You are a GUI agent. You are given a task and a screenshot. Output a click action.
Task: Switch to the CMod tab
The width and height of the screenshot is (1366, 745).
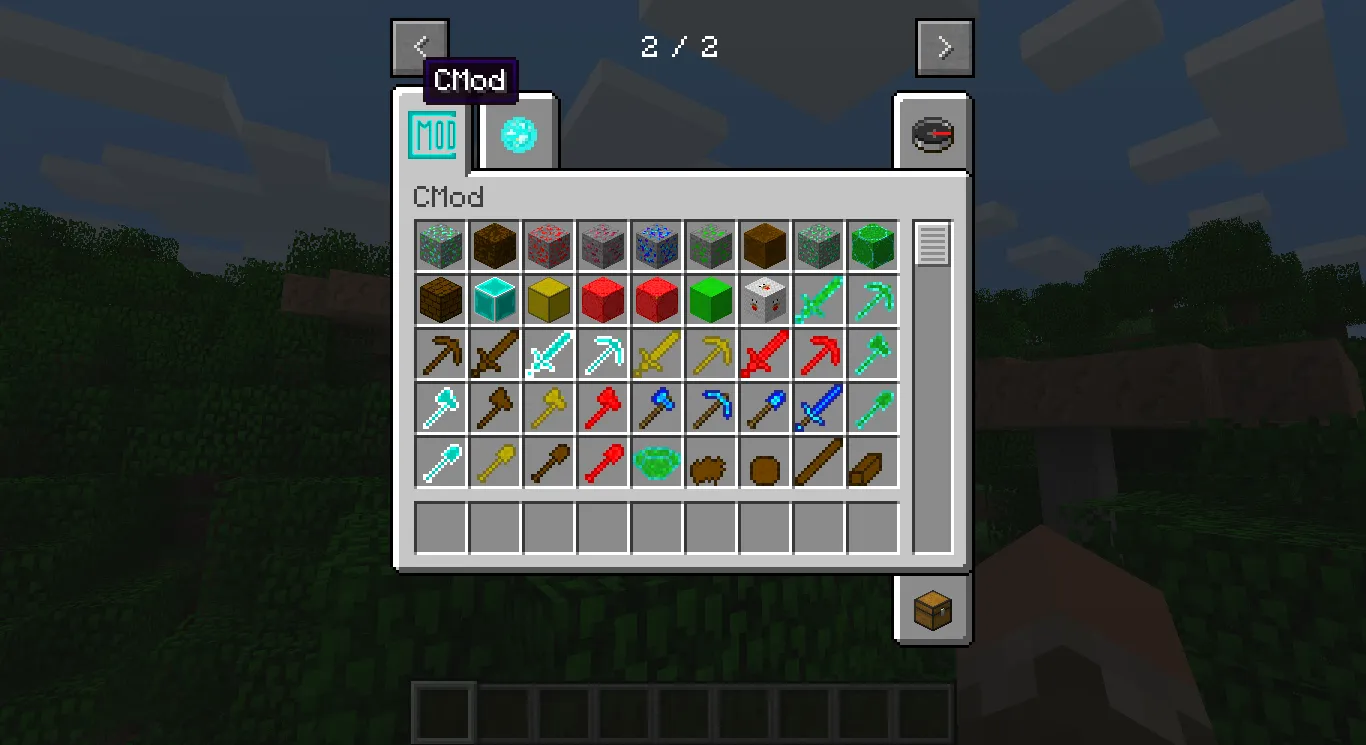pyautogui.click(x=434, y=133)
